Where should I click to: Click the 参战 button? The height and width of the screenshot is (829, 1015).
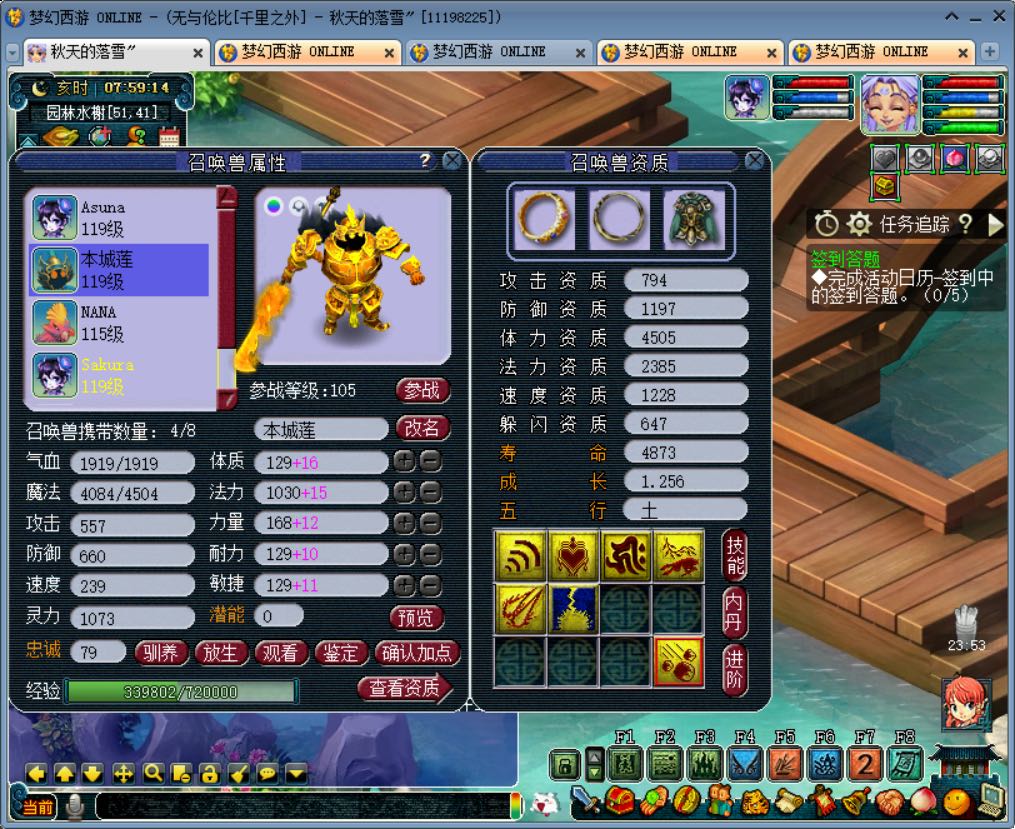click(x=422, y=389)
